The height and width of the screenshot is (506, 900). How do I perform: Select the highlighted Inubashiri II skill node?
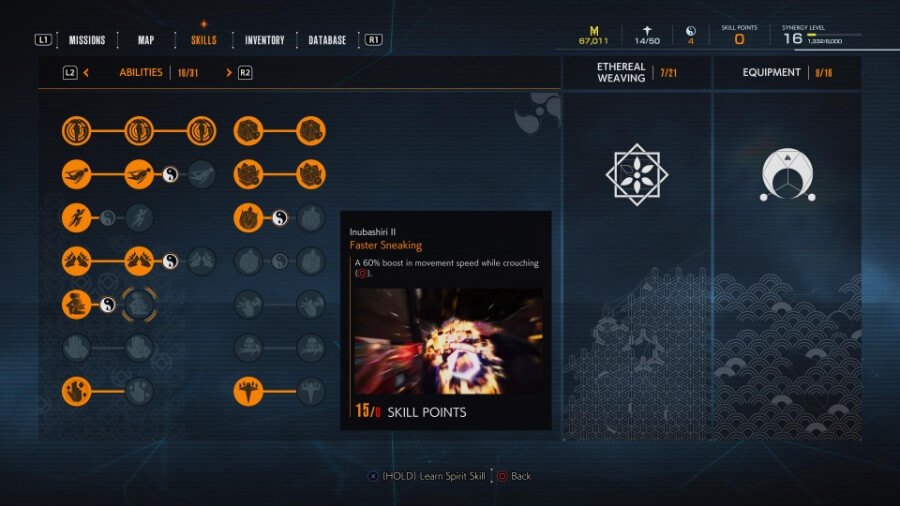(x=139, y=304)
